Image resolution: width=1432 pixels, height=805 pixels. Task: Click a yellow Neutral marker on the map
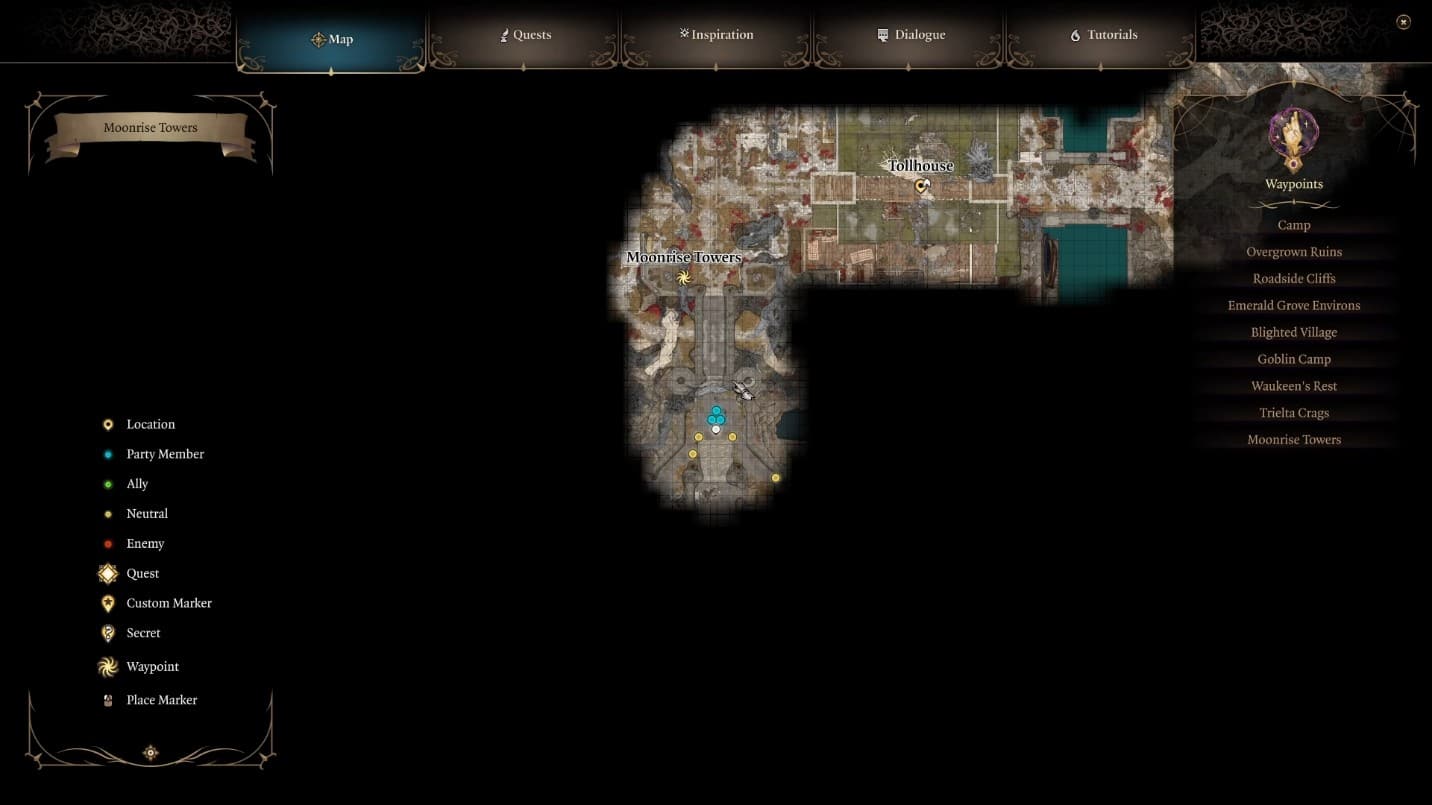point(699,436)
